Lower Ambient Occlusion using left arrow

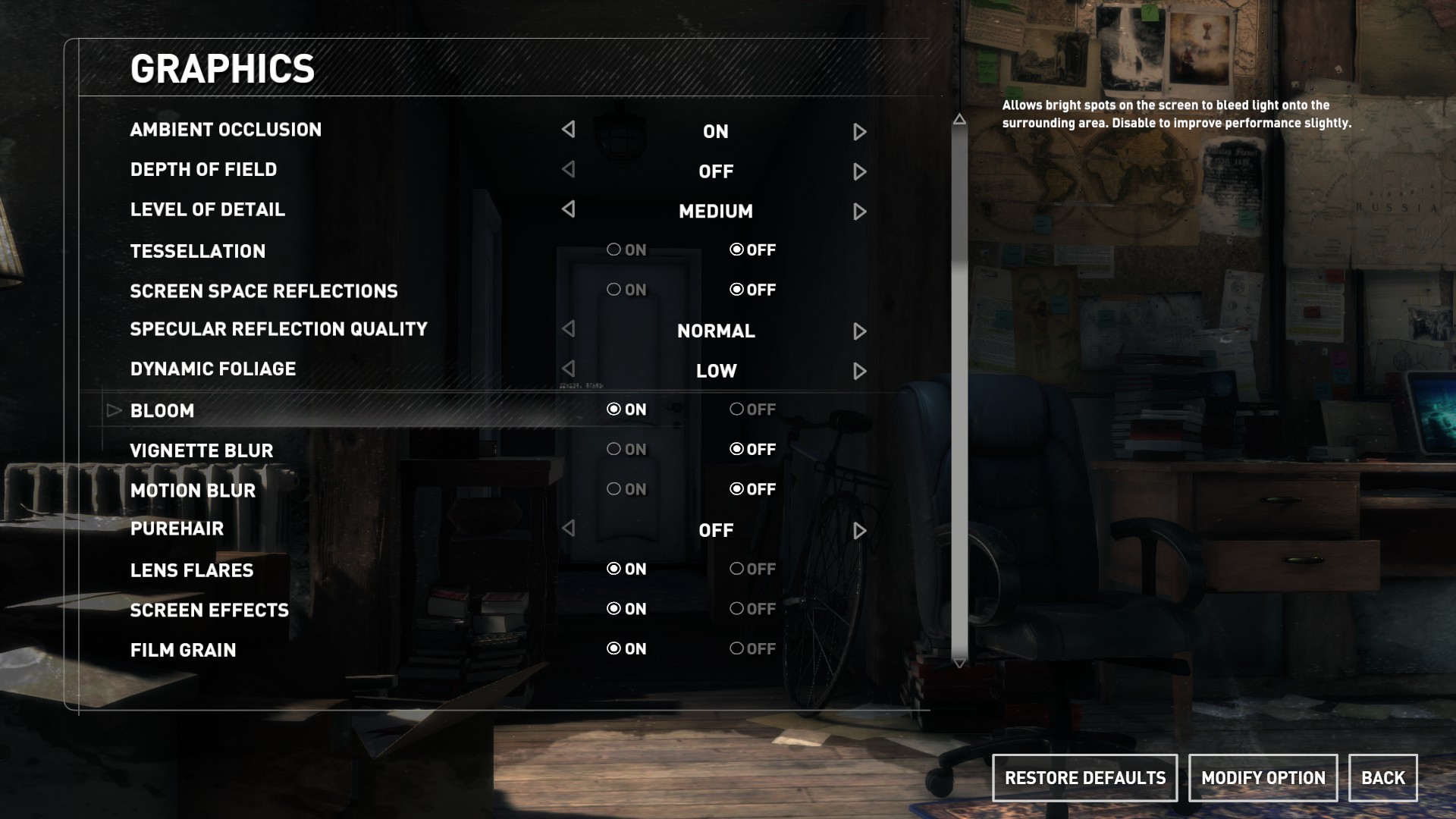pos(568,130)
